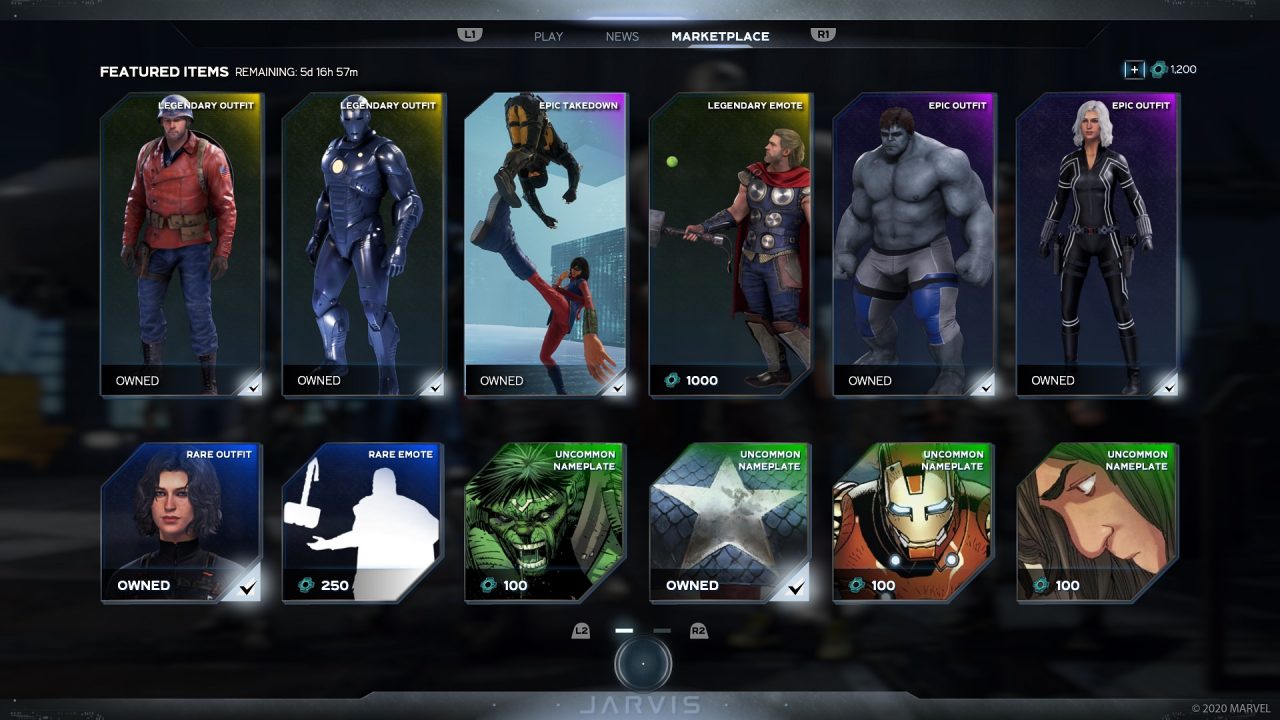Select the green Hulk Uncommon Nameplate
Image resolution: width=1280 pixels, height=720 pixels.
(546, 522)
